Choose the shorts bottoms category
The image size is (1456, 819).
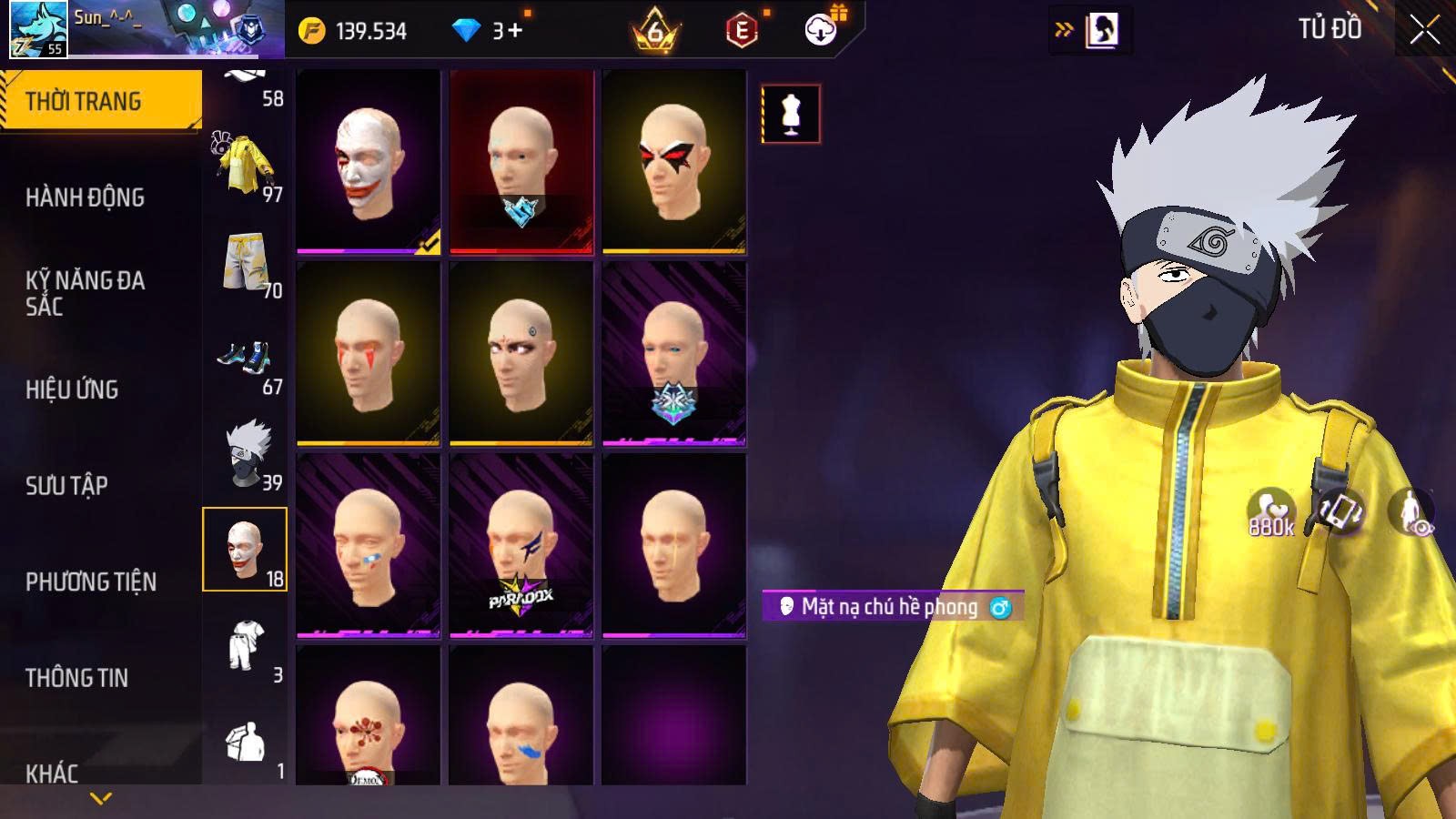pyautogui.click(x=246, y=262)
